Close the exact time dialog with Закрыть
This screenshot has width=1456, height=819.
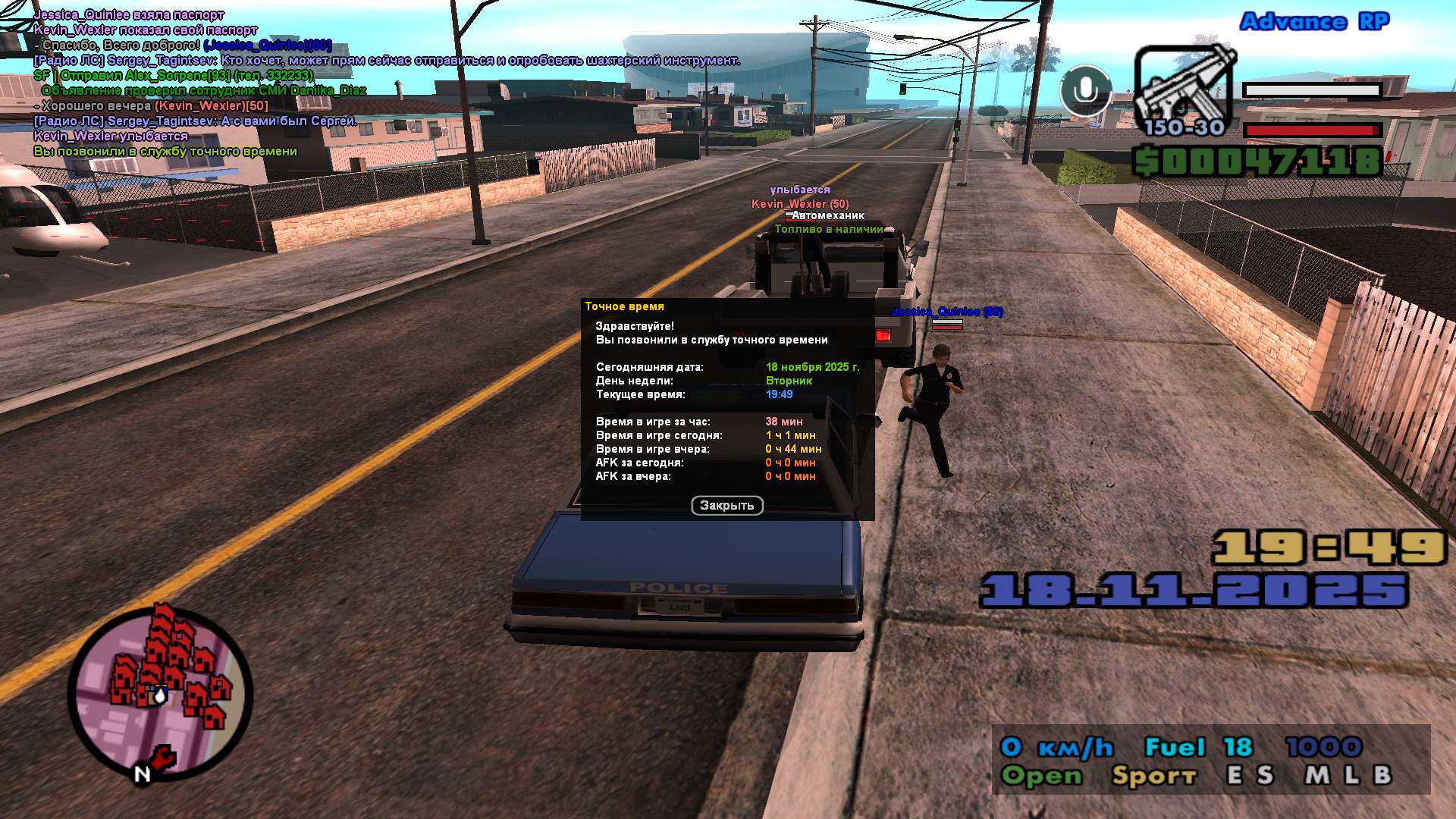point(726,506)
